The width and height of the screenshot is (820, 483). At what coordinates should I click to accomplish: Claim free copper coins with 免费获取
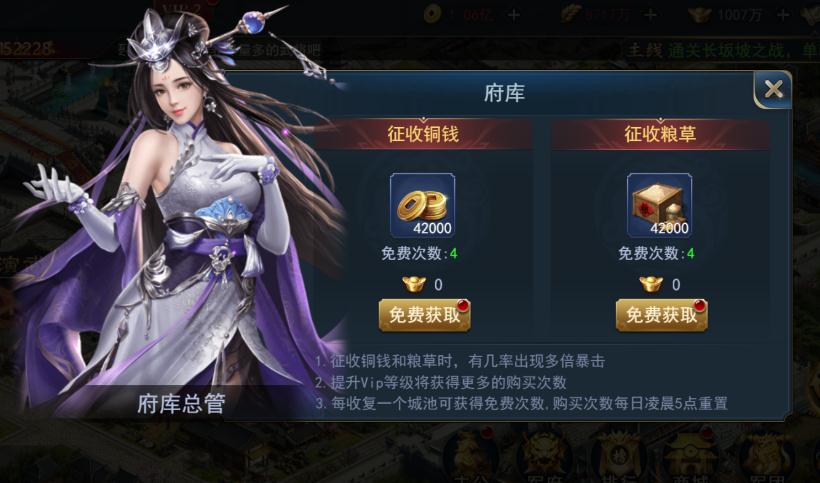pyautogui.click(x=424, y=314)
